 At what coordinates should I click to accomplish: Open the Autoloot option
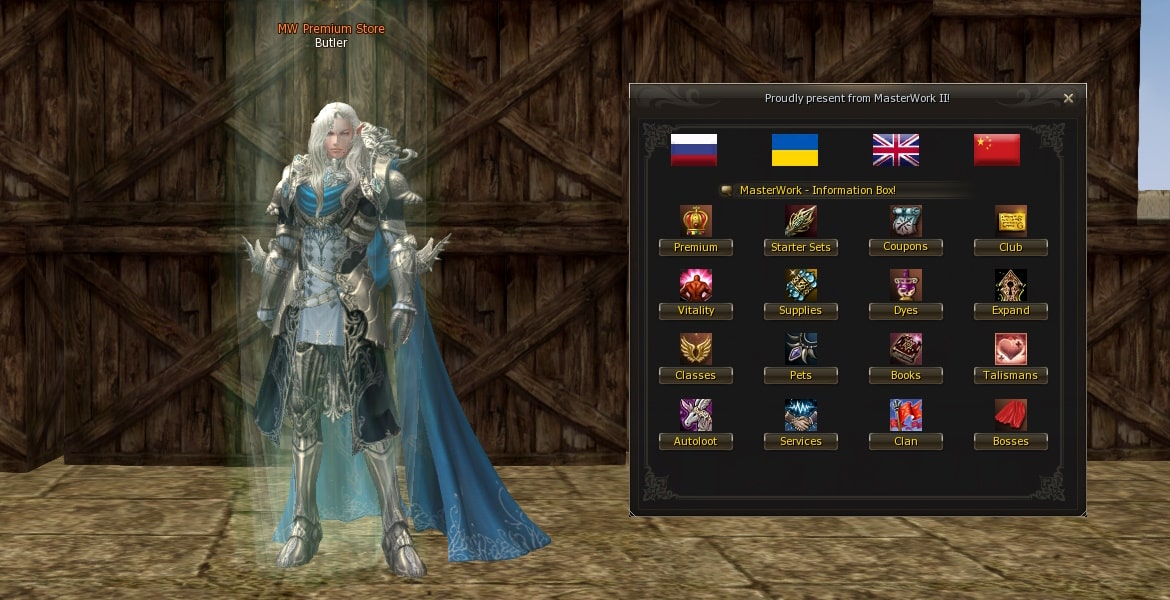point(696,441)
